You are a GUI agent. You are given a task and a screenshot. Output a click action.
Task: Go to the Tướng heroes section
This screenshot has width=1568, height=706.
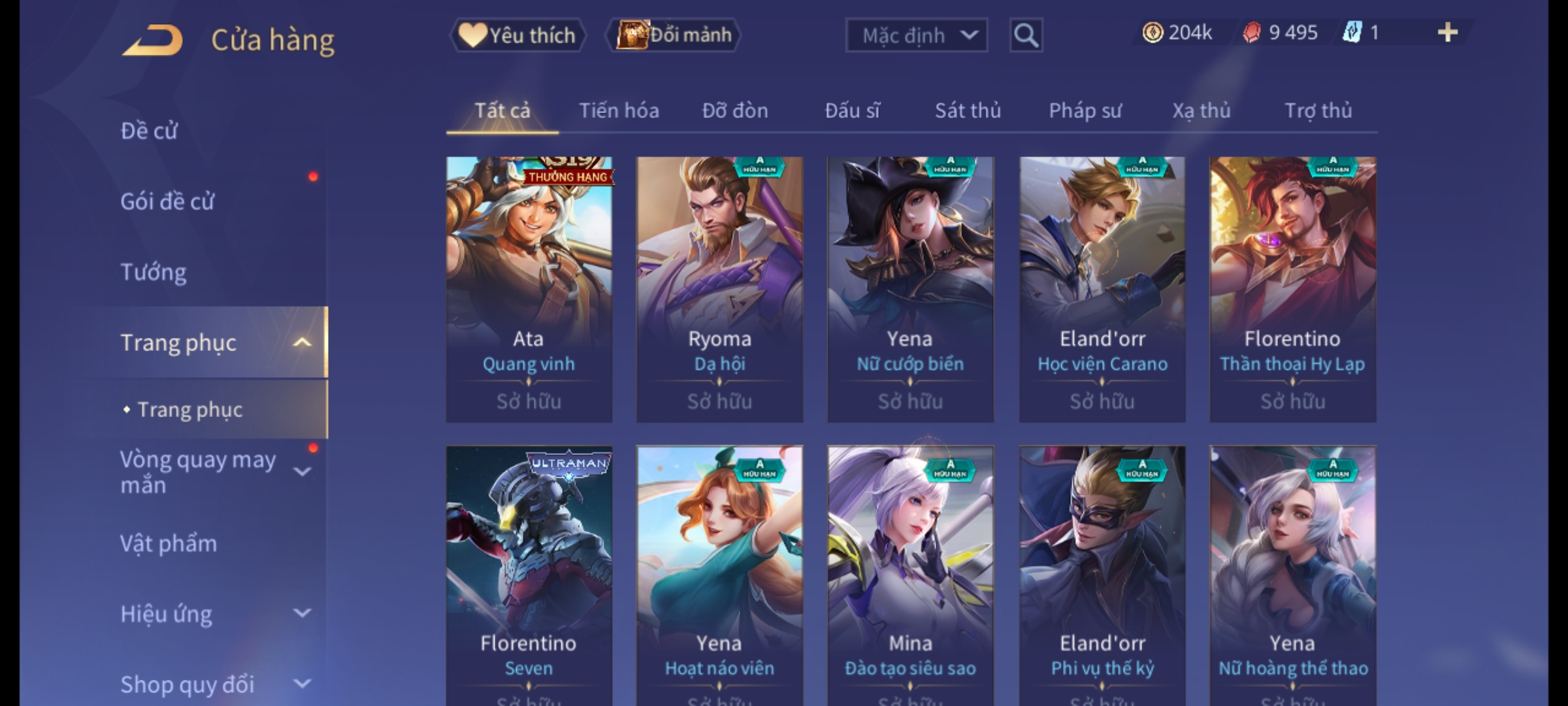[154, 272]
